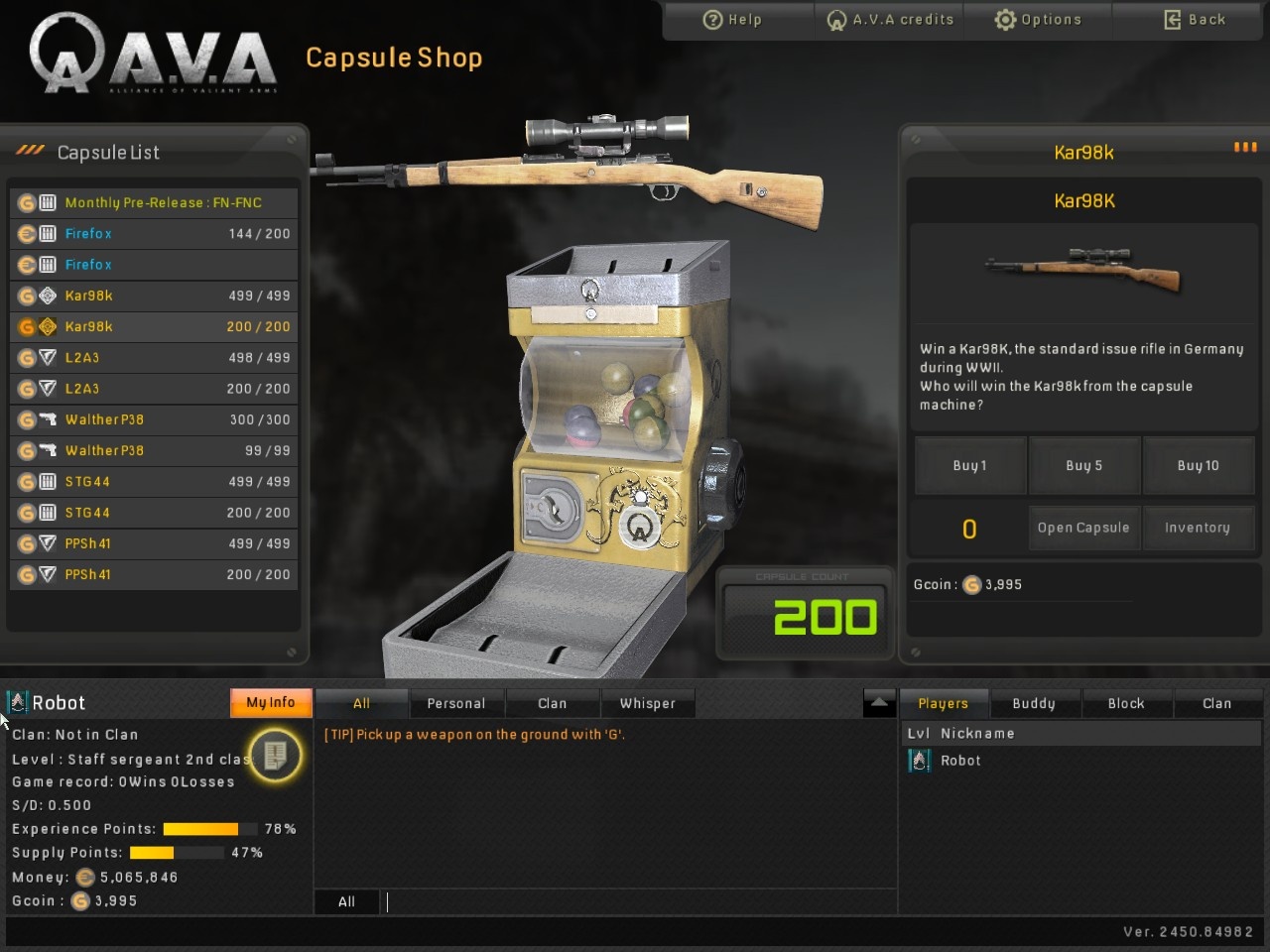Click the Help question mark icon
This screenshot has height=952, width=1270.
[712, 19]
